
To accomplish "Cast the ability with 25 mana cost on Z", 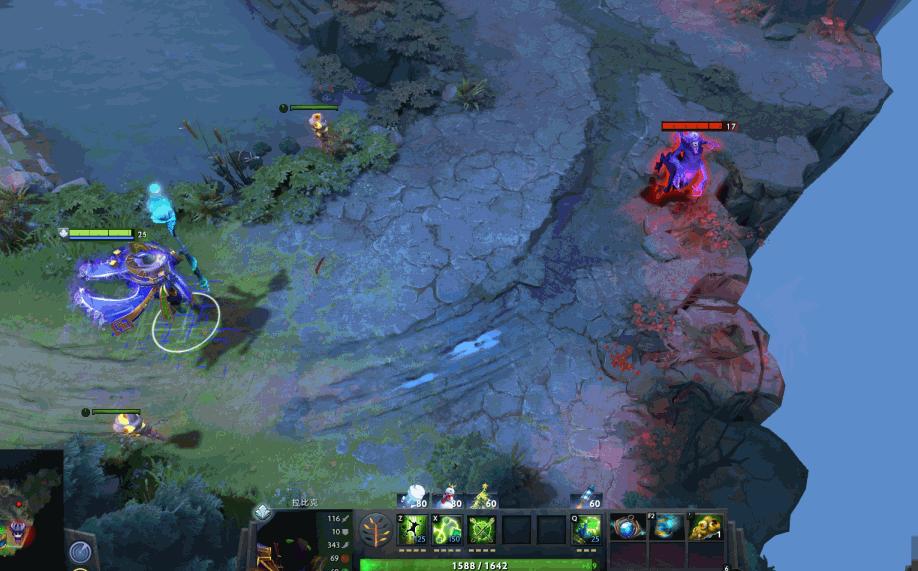I will click(412, 529).
